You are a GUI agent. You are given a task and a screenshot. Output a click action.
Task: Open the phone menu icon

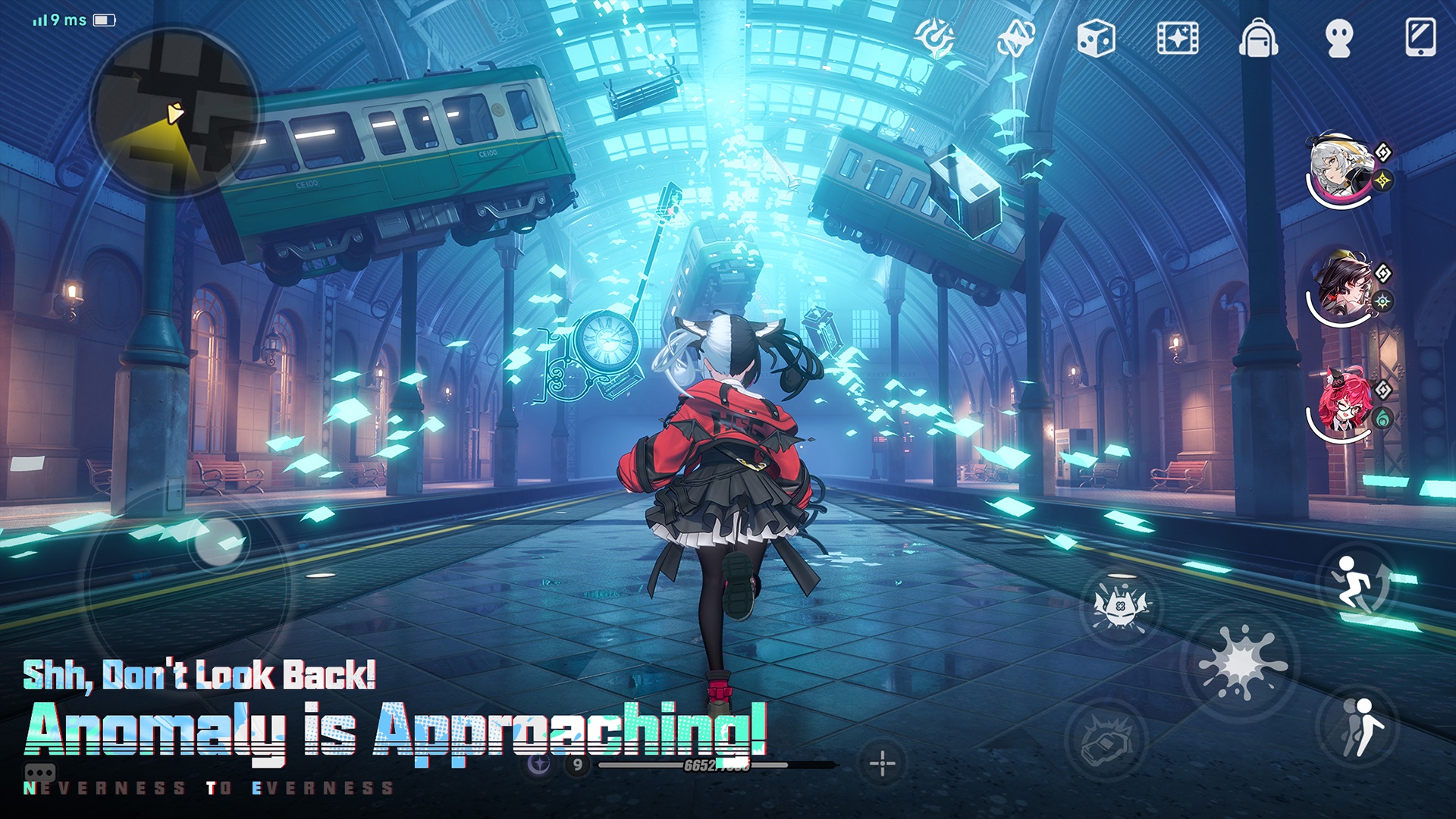pyautogui.click(x=1420, y=38)
